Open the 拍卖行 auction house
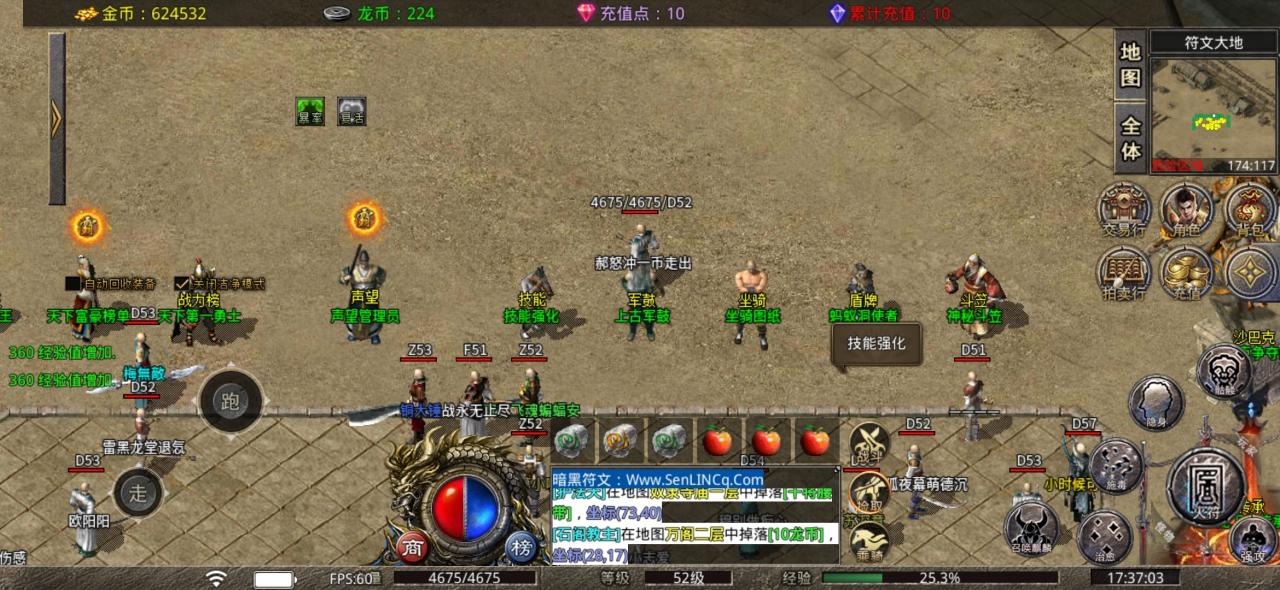 [x=1124, y=272]
